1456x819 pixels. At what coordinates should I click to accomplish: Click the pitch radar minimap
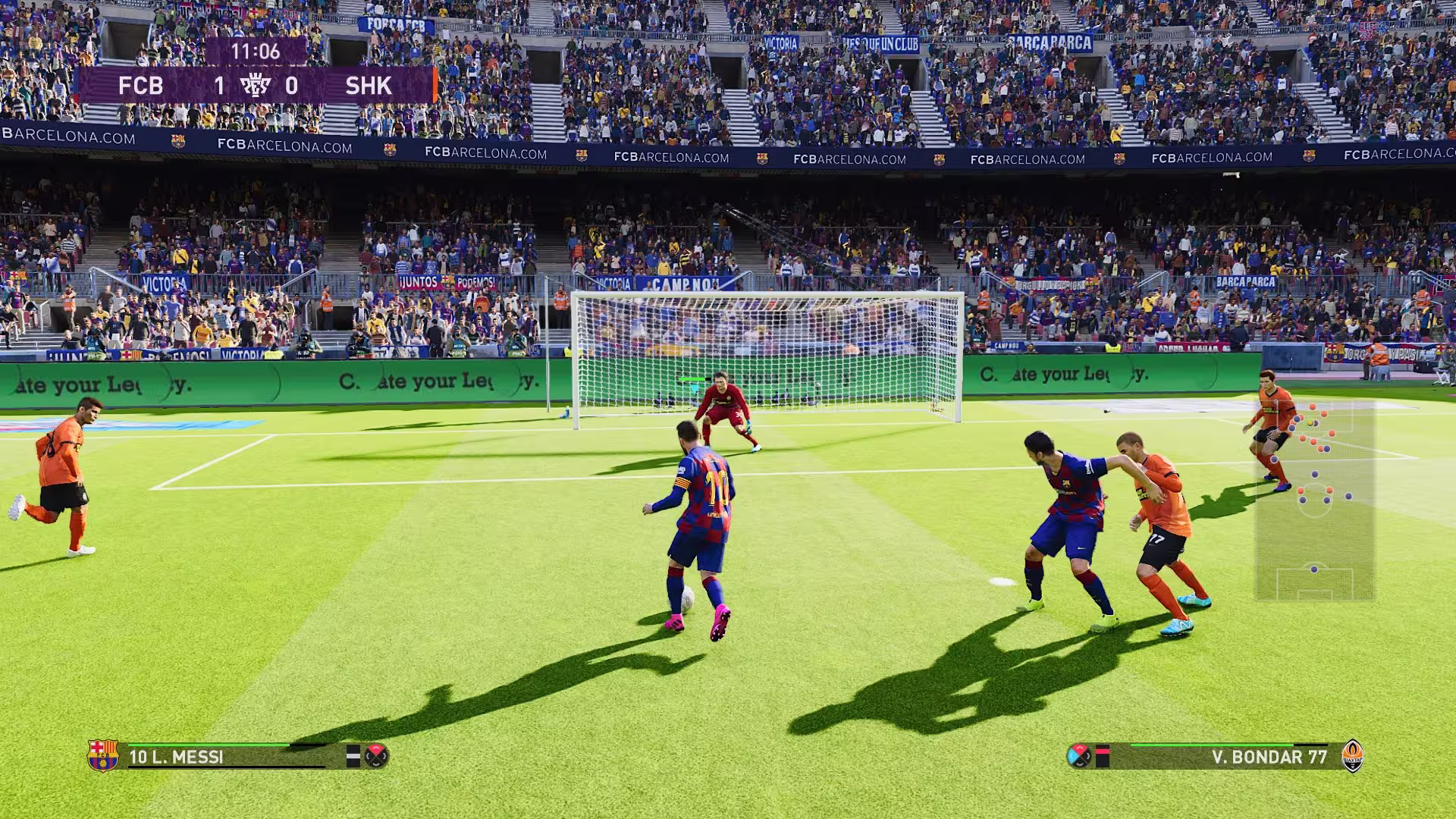click(1314, 500)
